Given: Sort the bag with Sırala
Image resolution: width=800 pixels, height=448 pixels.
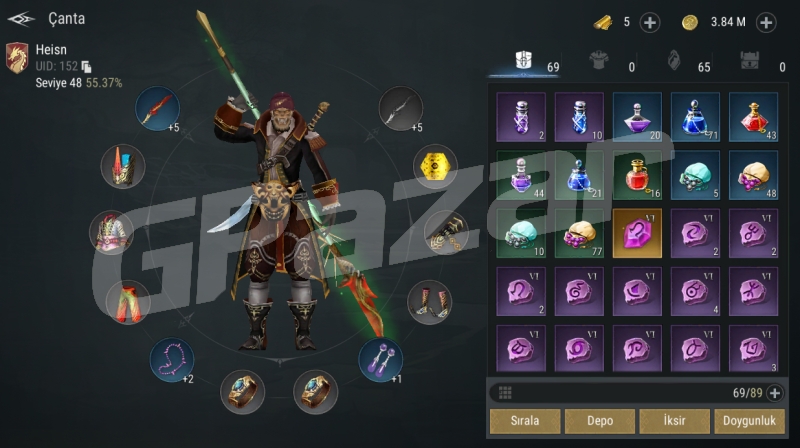Looking at the screenshot, I should coord(522,421).
